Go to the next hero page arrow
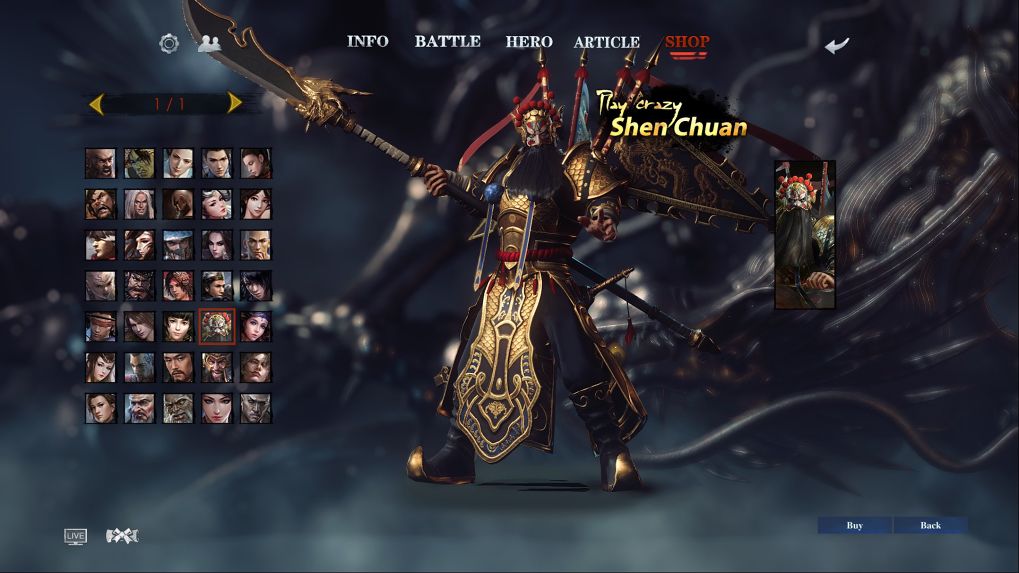 click(x=234, y=103)
